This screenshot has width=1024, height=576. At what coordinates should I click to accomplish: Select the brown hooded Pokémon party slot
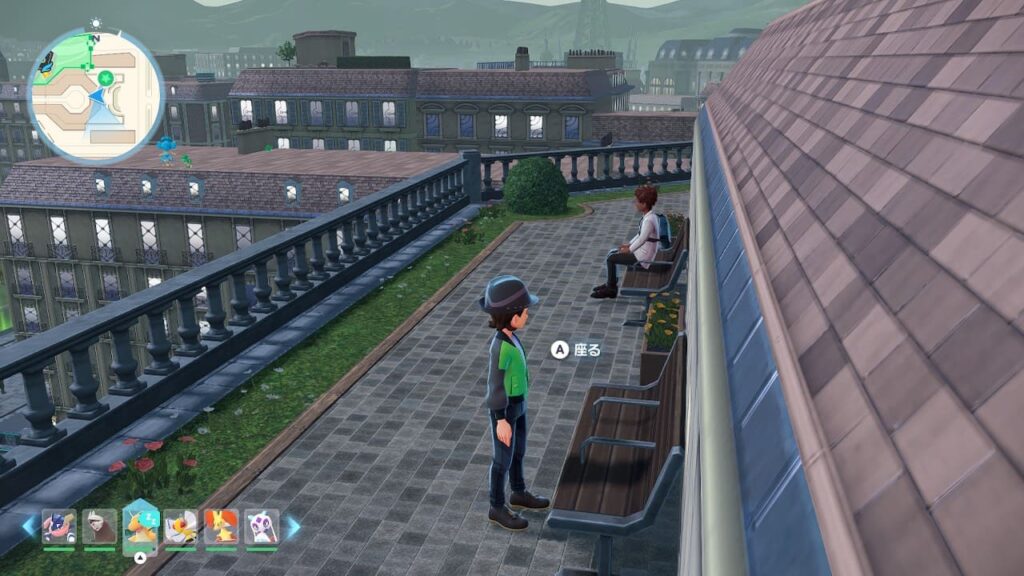point(99,526)
